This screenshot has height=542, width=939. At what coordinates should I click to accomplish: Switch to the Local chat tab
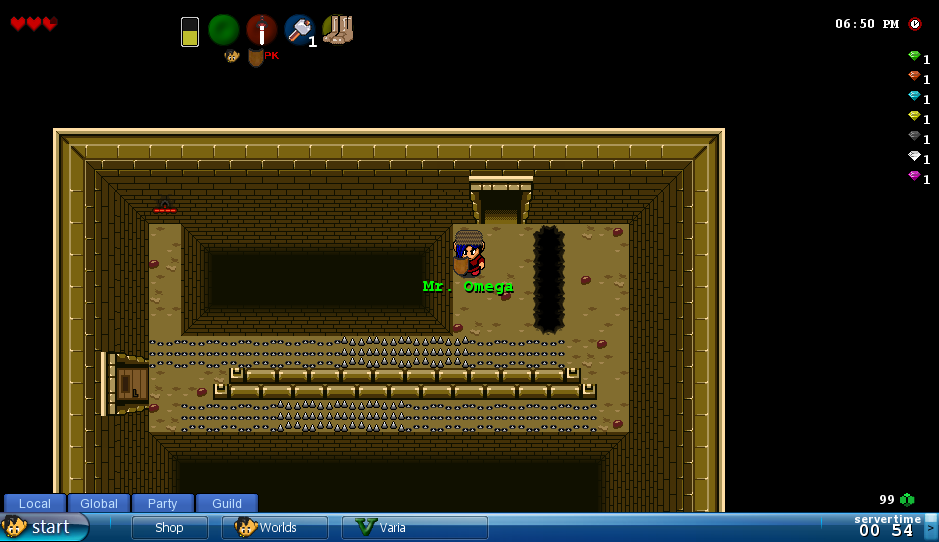(35, 504)
